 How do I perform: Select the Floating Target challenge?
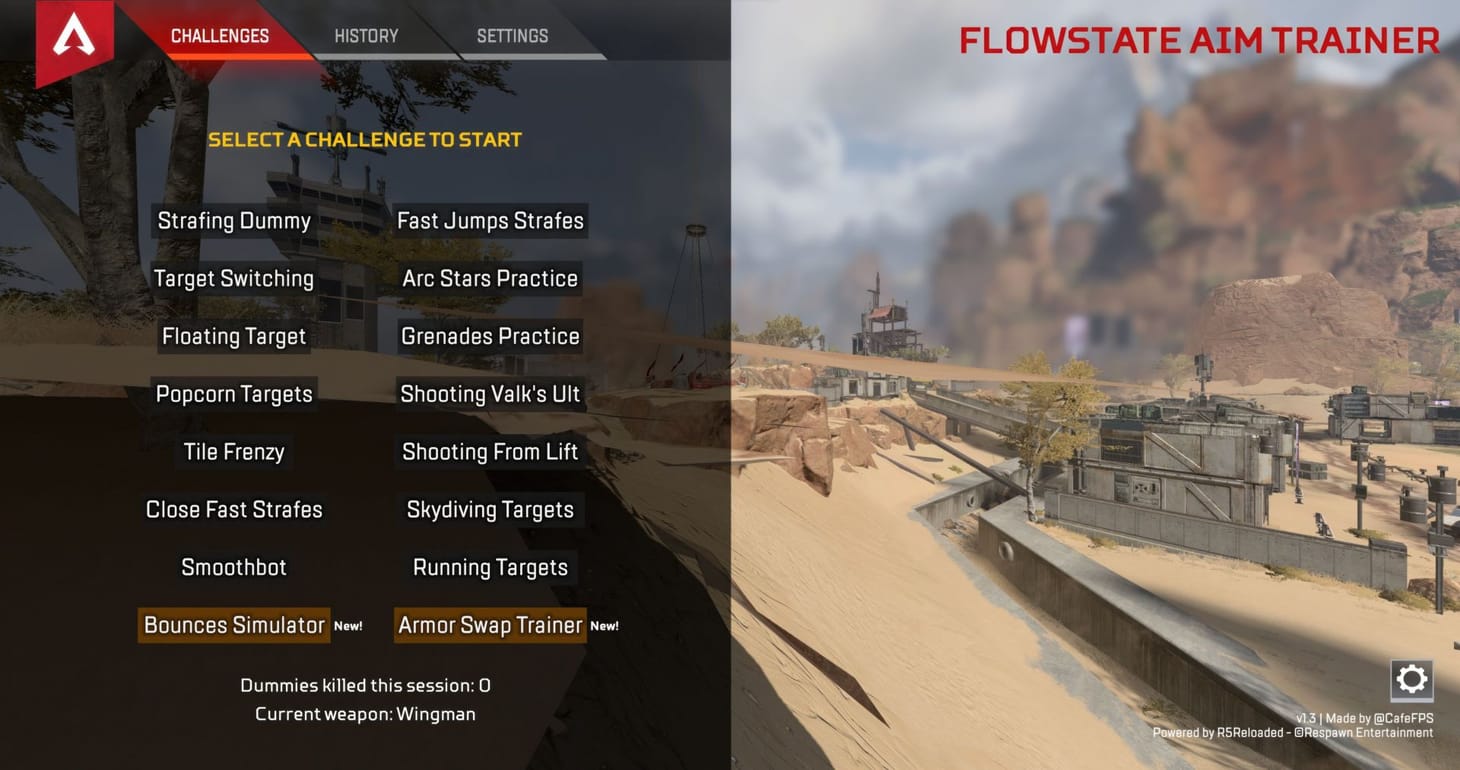click(233, 336)
